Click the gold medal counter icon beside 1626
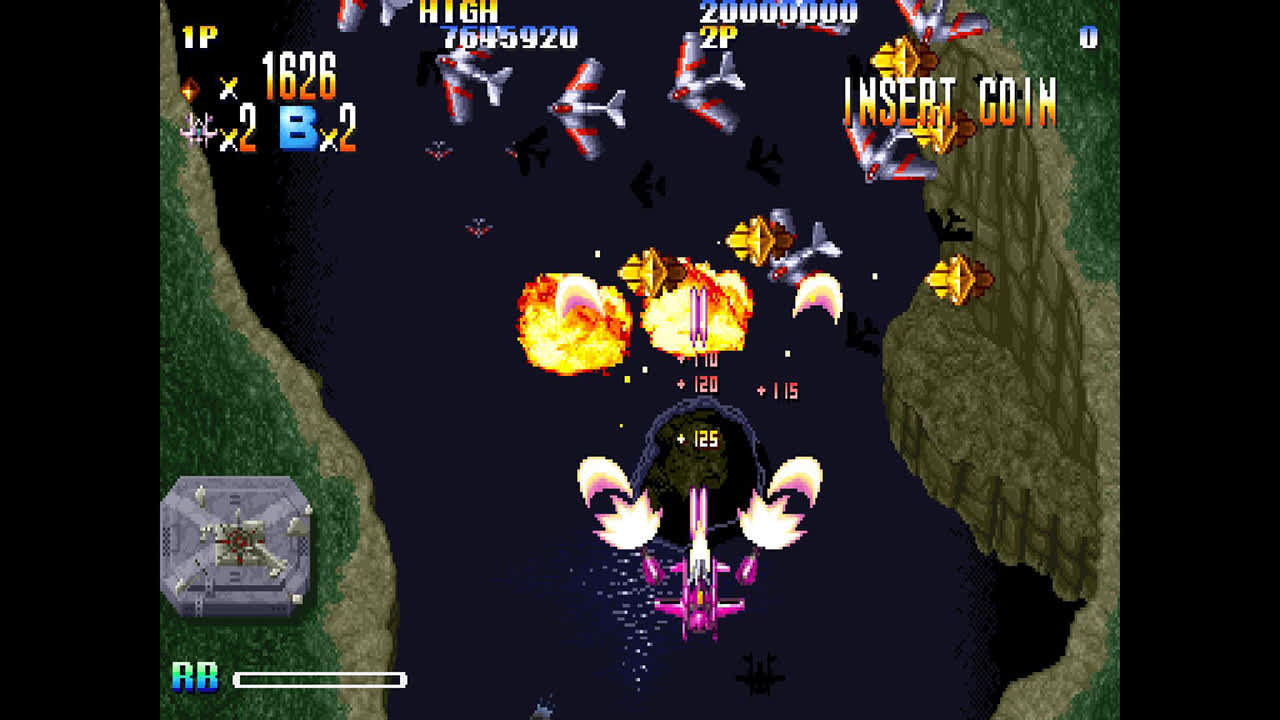This screenshot has width=1280, height=720. [x=188, y=89]
